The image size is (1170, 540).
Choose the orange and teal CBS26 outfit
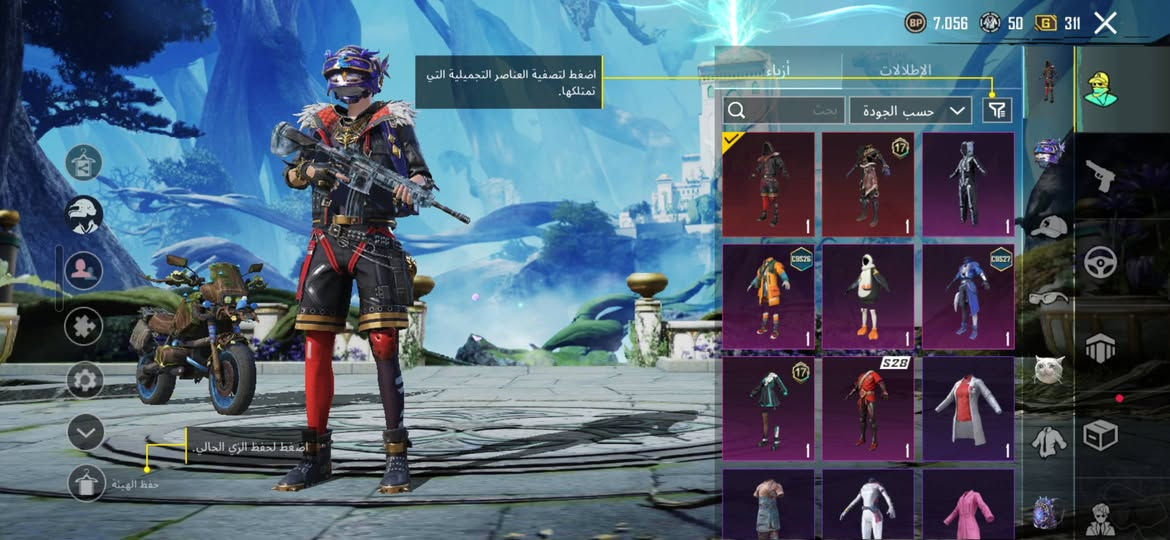tap(768, 297)
